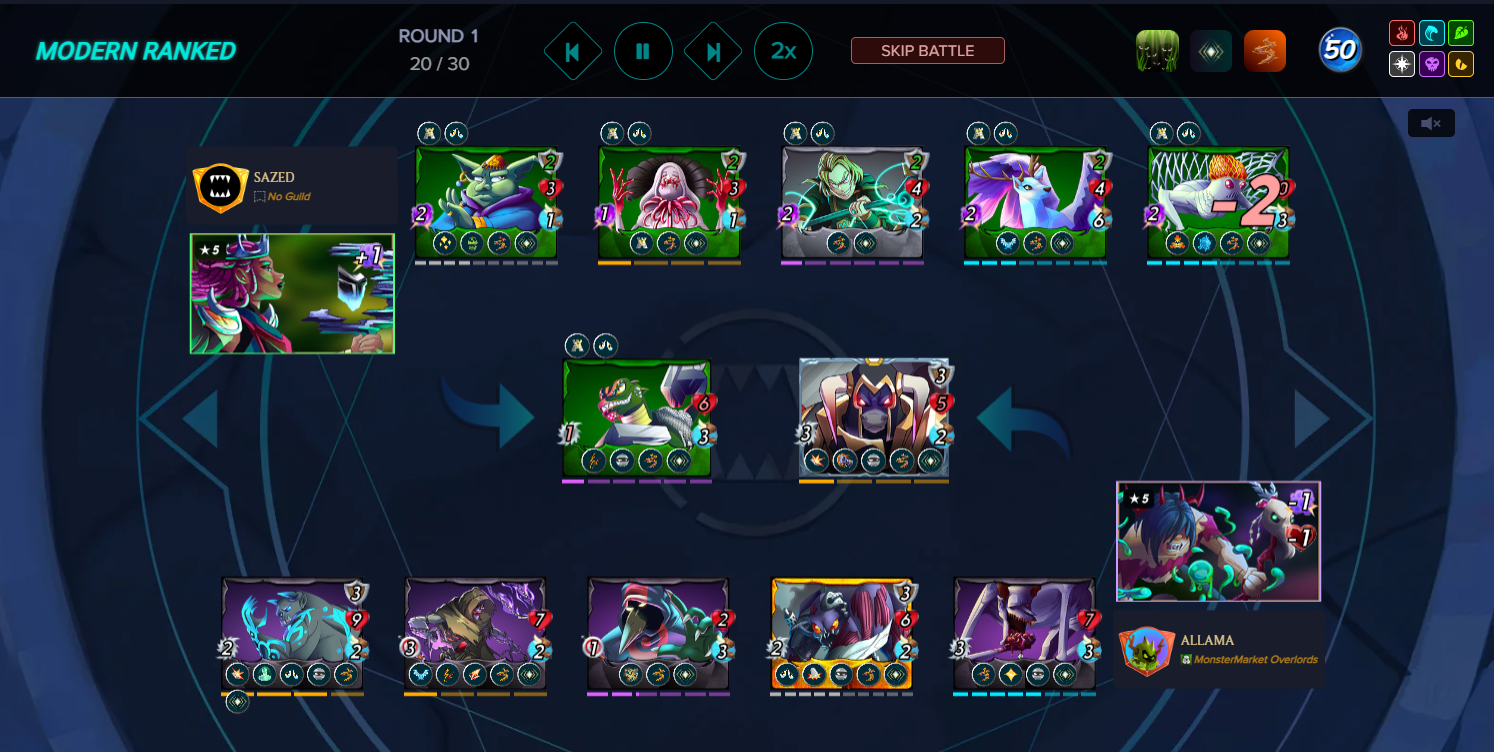Click SAZED's guild crest icon

(219, 187)
